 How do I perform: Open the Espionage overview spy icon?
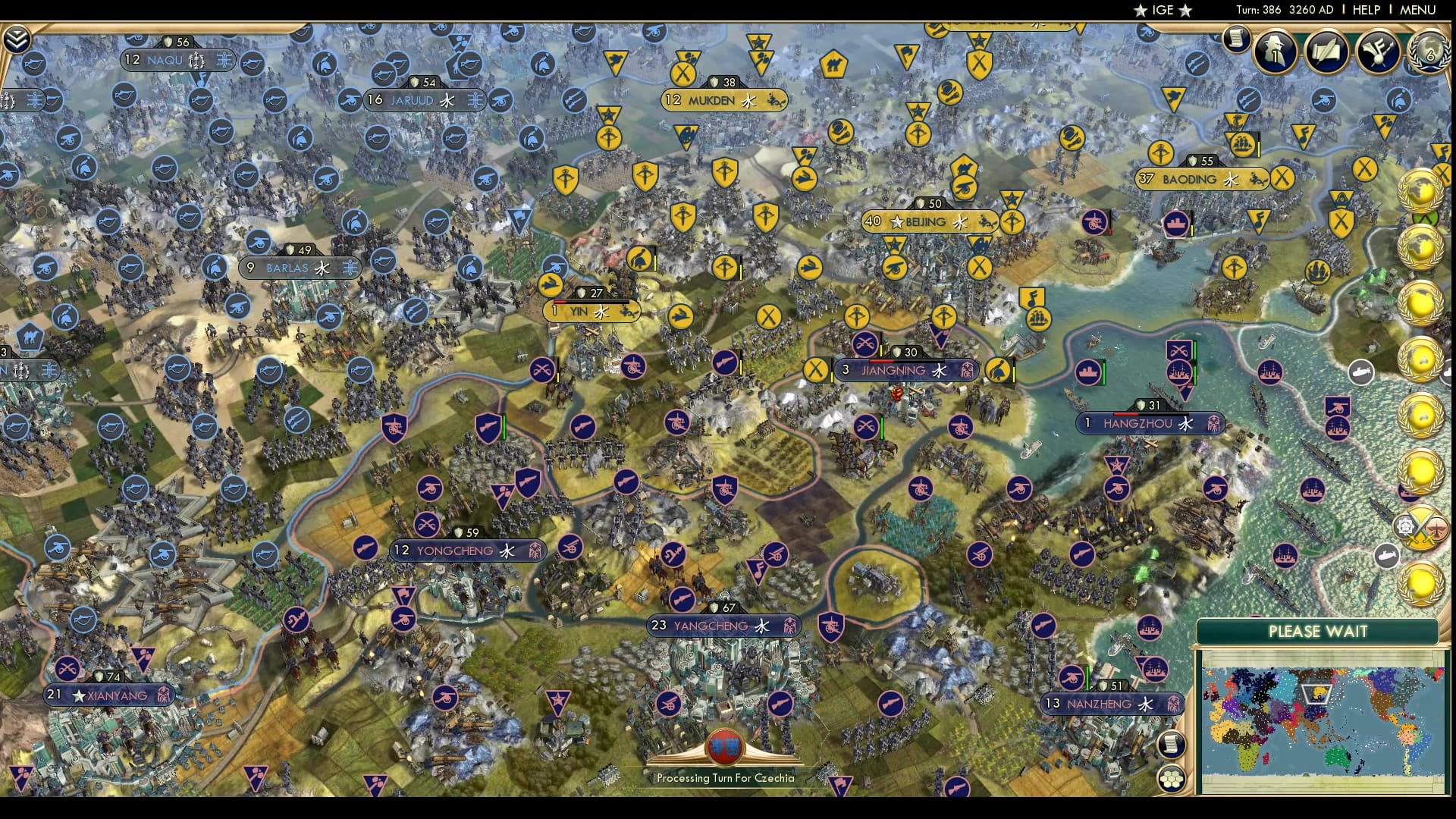click(x=1274, y=52)
